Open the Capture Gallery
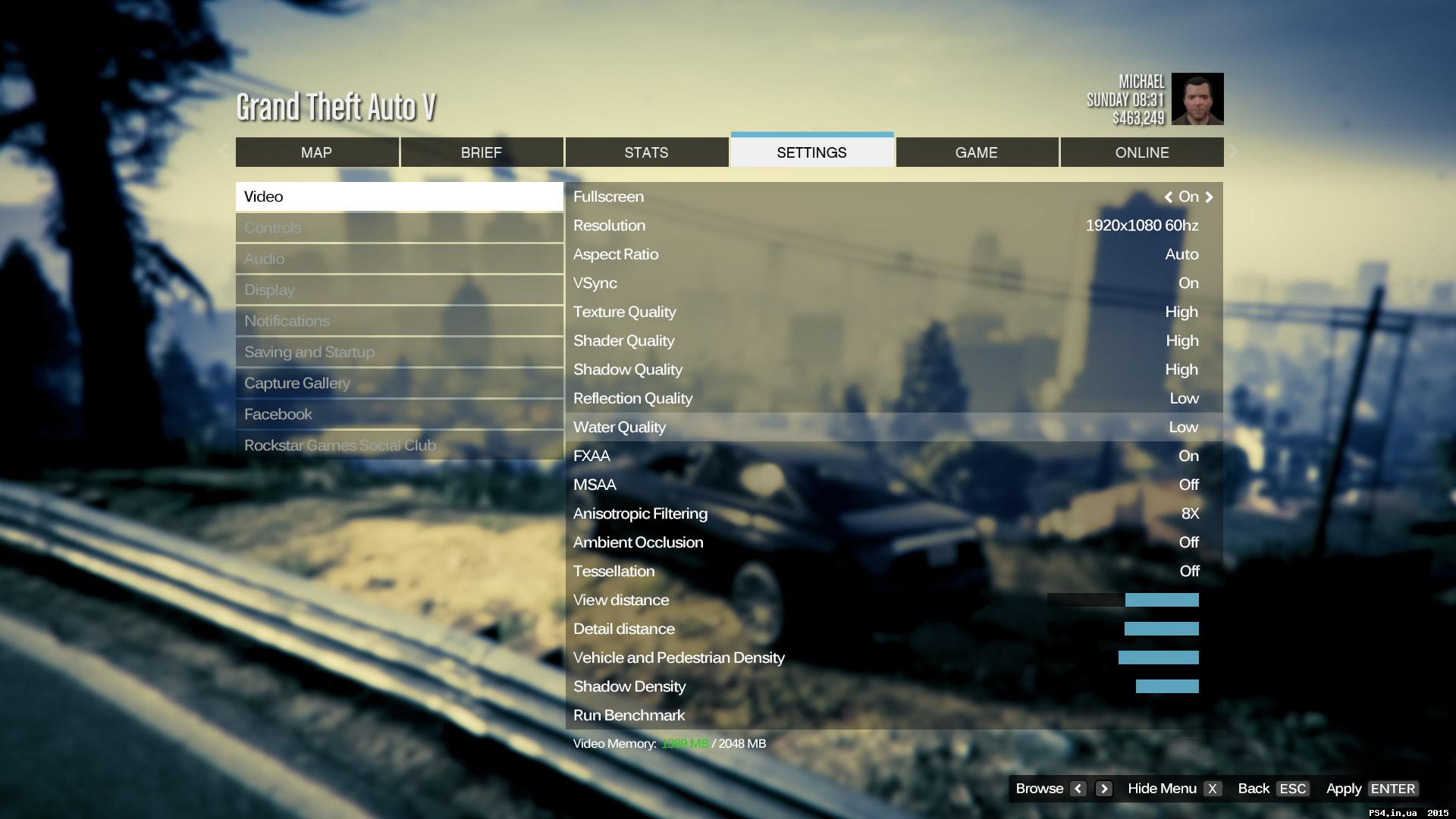Image resolution: width=1456 pixels, height=819 pixels. coord(399,383)
